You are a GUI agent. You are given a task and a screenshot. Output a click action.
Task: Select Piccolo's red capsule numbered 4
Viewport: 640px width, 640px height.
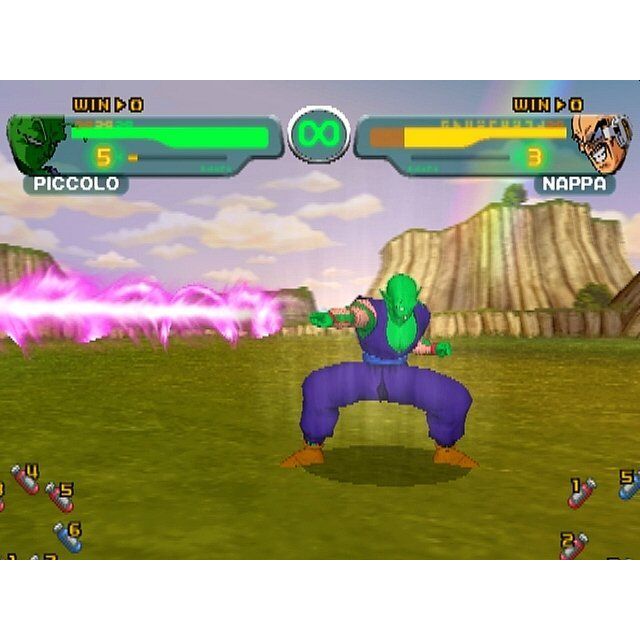(26, 479)
